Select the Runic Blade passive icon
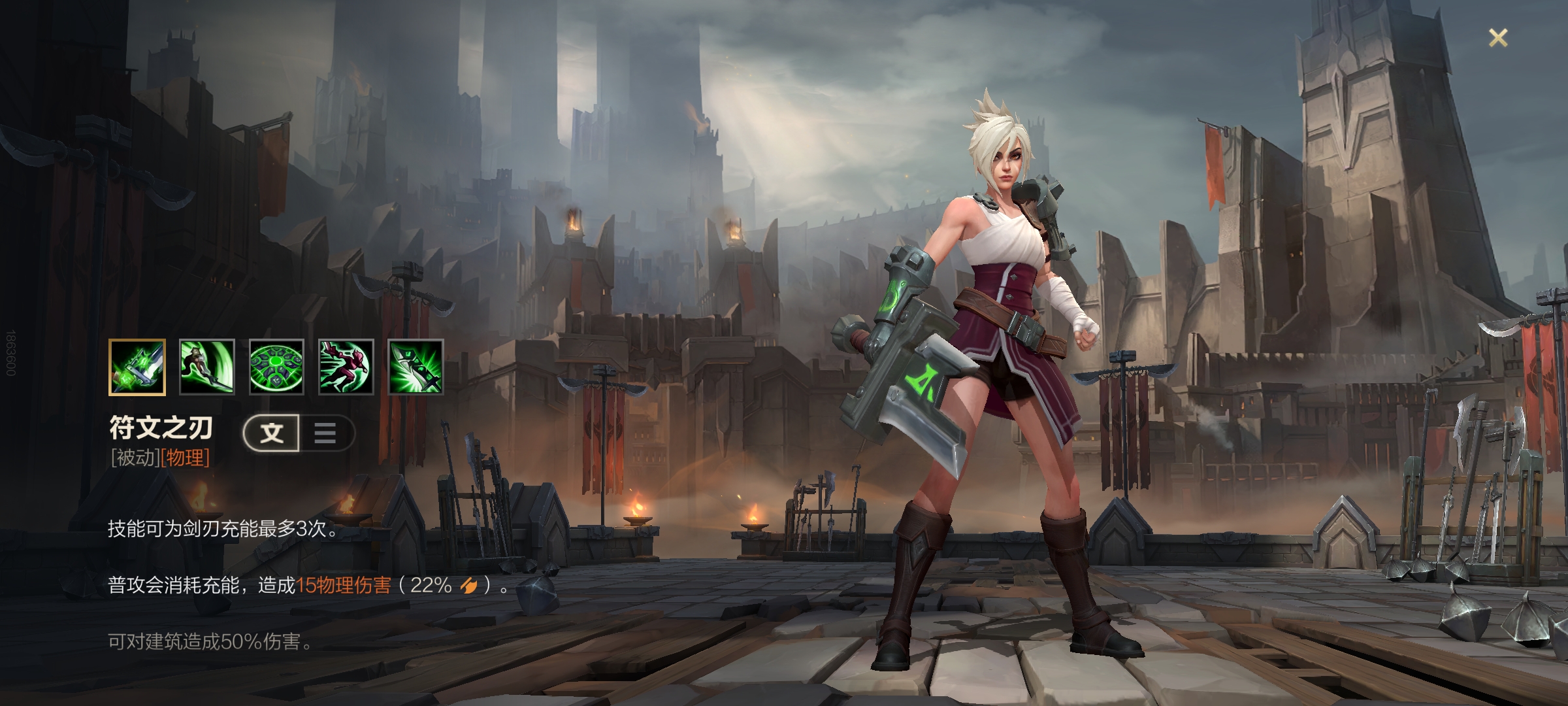 tap(137, 367)
